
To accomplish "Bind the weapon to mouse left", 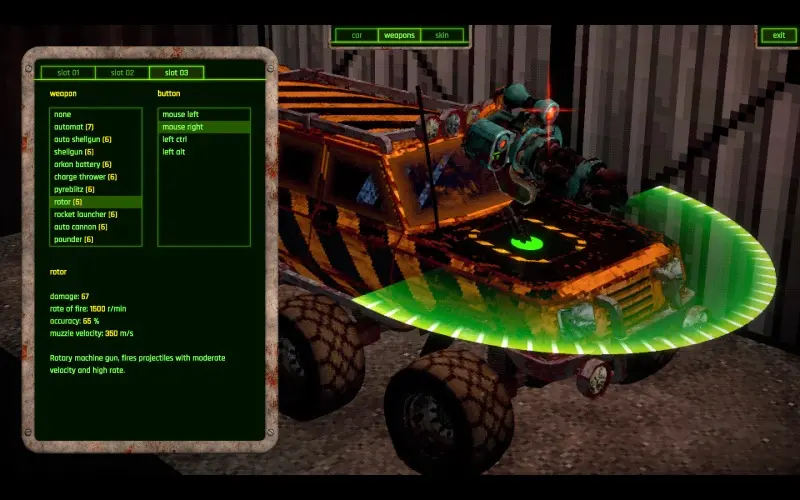I will (x=181, y=115).
